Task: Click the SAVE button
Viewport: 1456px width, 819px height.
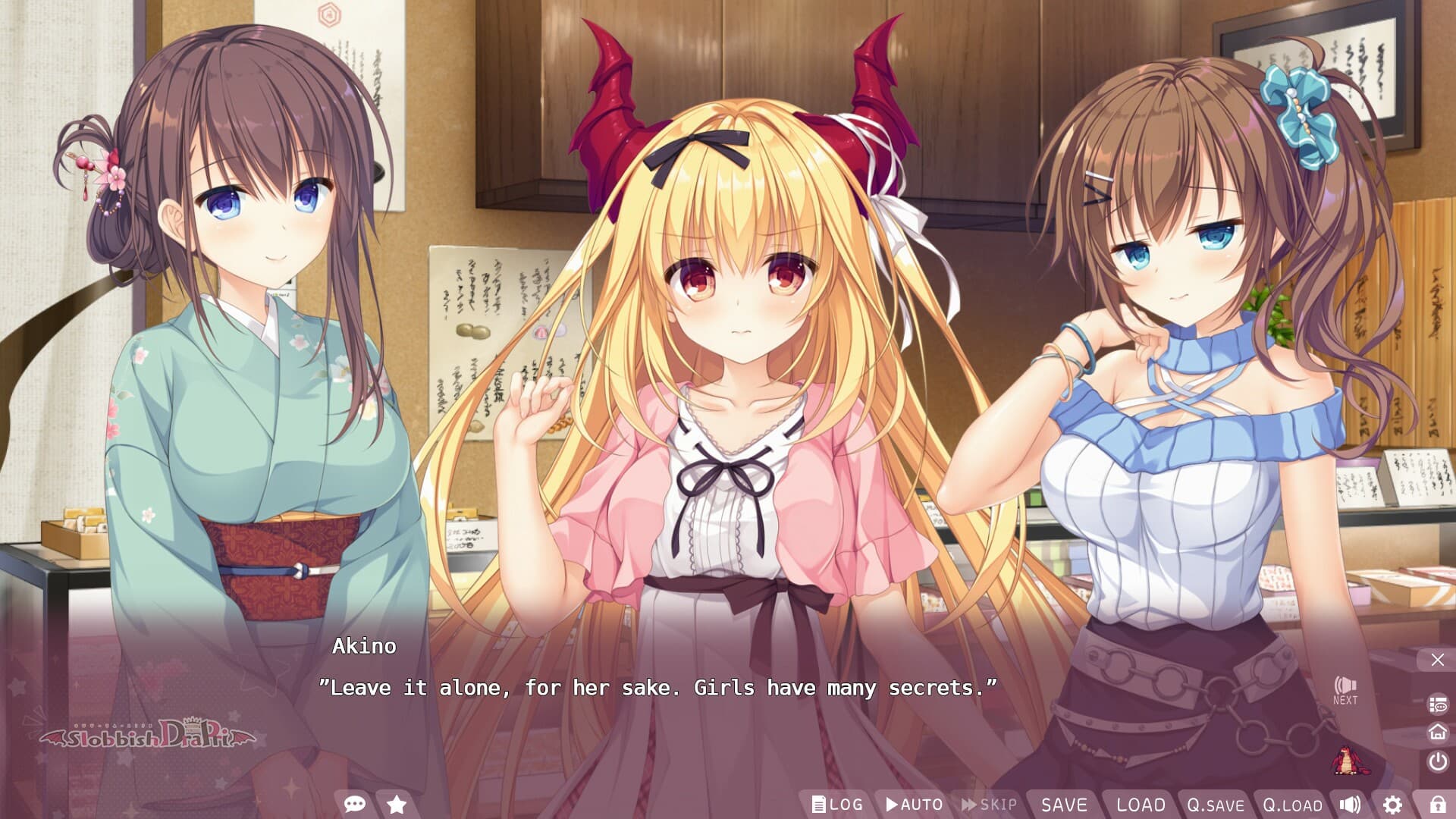Action: (1065, 805)
